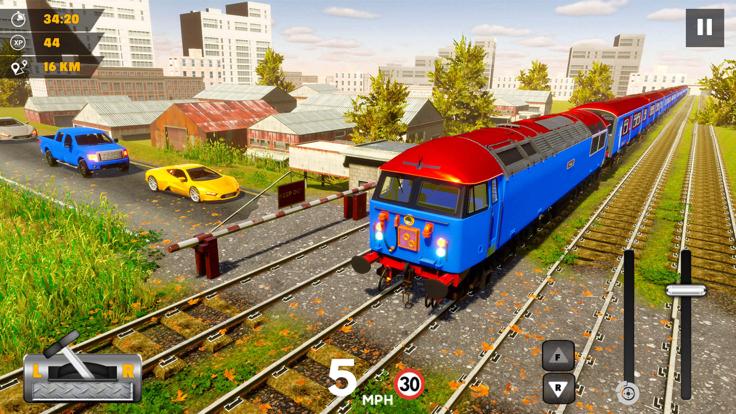Select the forward gear F button
Image resolution: width=736 pixels, height=414 pixels.
558,354
